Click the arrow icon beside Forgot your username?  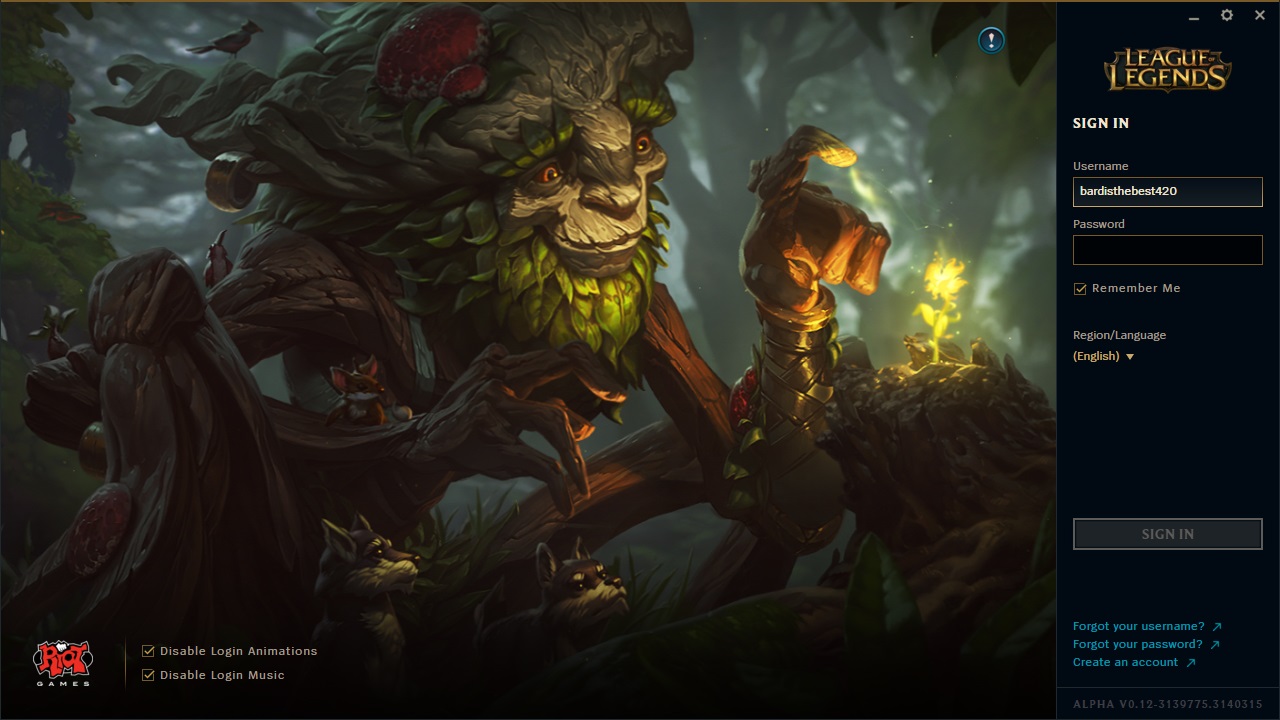(x=1218, y=625)
